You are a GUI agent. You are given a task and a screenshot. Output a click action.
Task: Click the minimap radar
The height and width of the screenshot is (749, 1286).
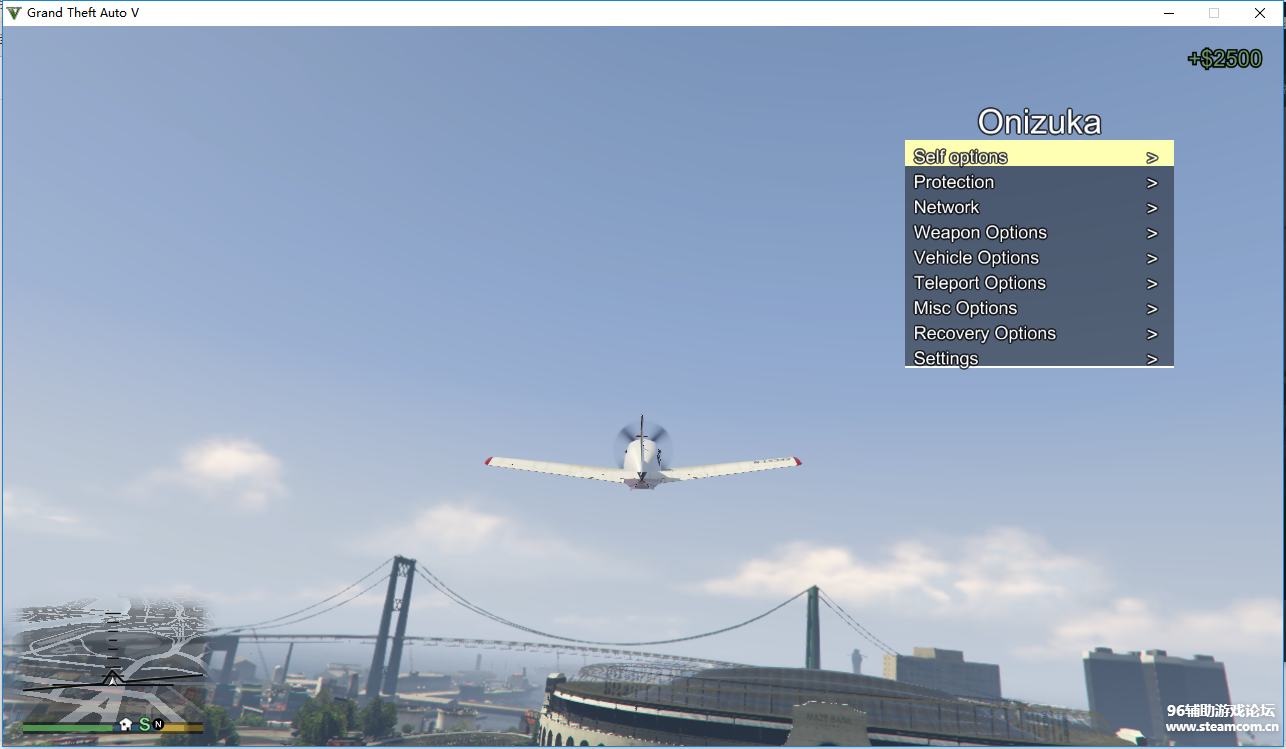point(112,660)
